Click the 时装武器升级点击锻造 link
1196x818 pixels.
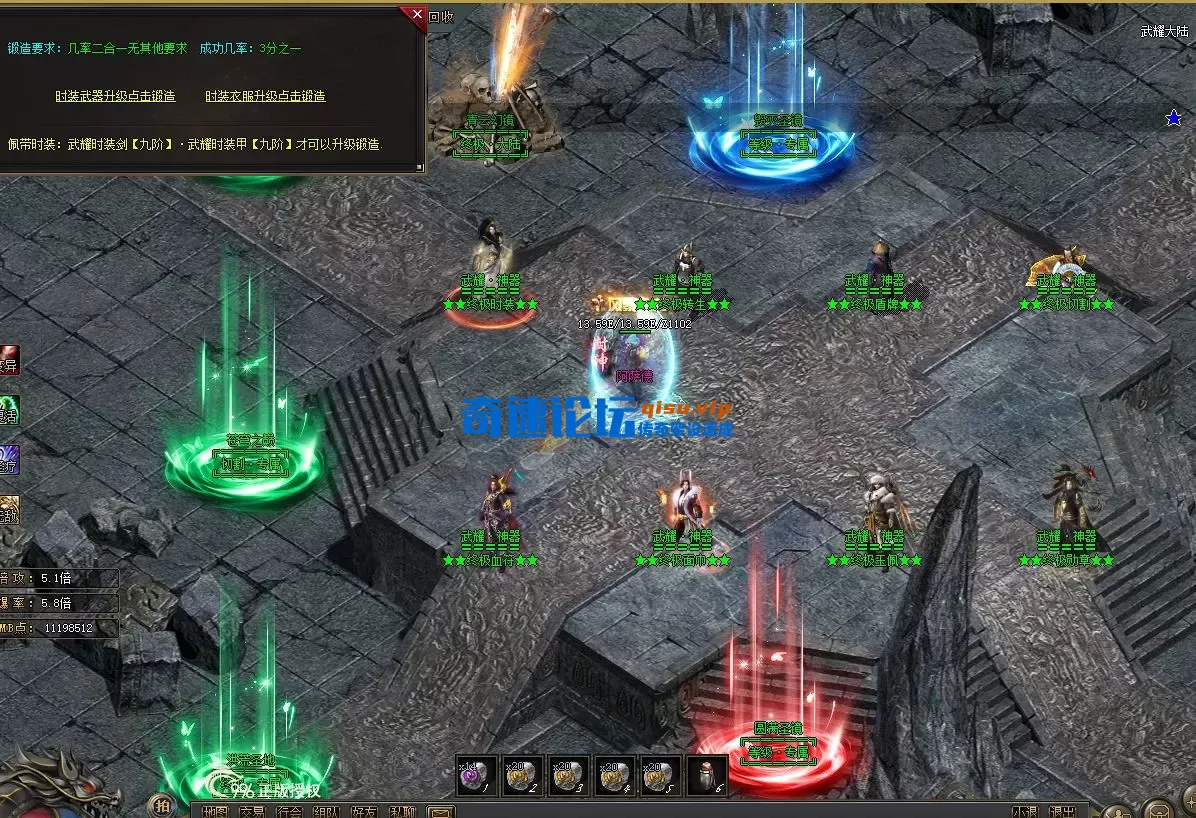(x=115, y=96)
